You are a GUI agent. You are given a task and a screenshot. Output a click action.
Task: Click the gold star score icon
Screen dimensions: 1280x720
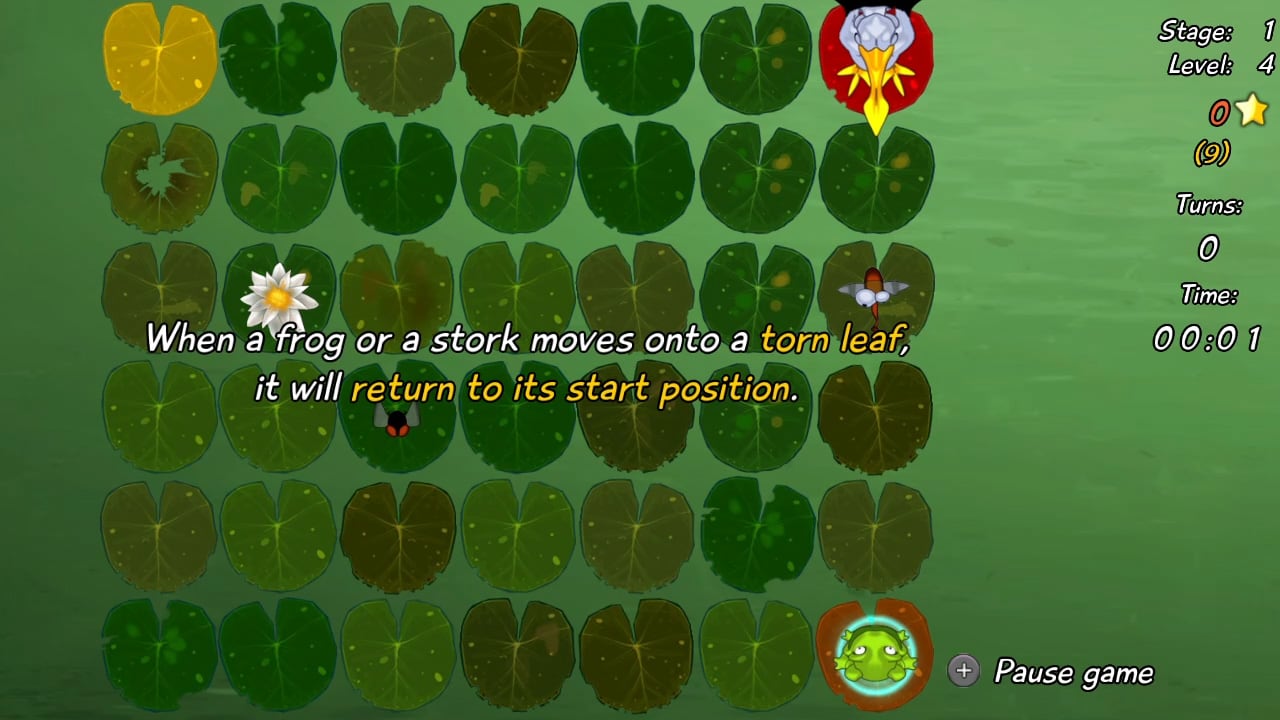tap(1253, 112)
